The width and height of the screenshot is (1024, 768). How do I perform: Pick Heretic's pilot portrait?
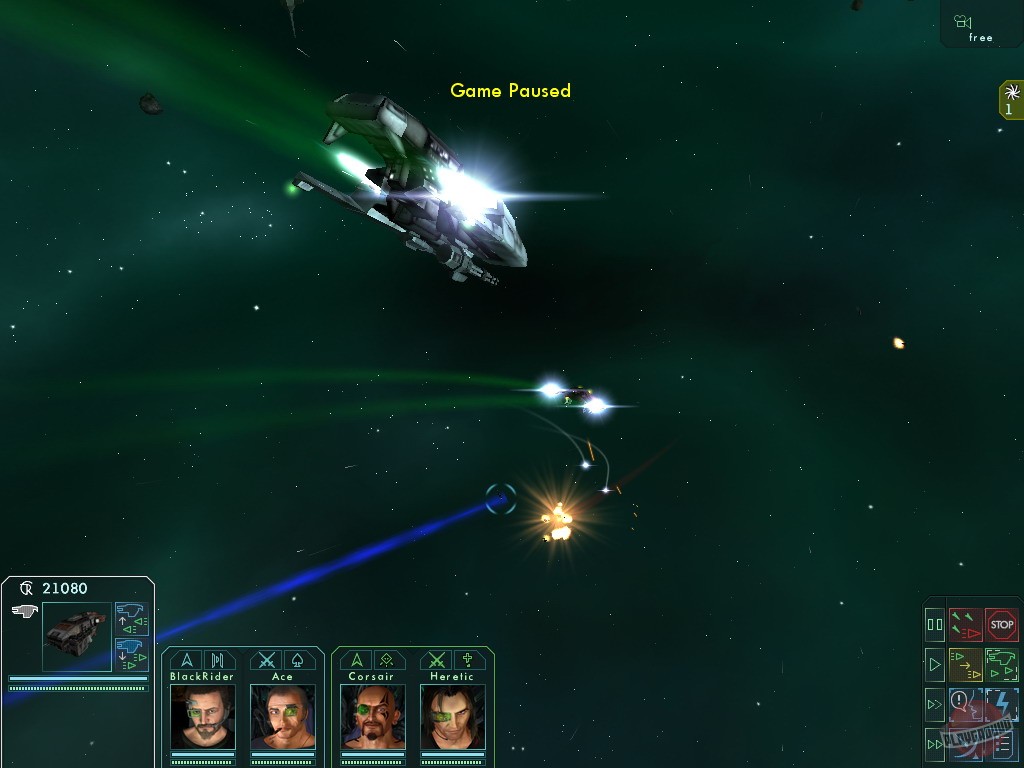[x=452, y=715]
